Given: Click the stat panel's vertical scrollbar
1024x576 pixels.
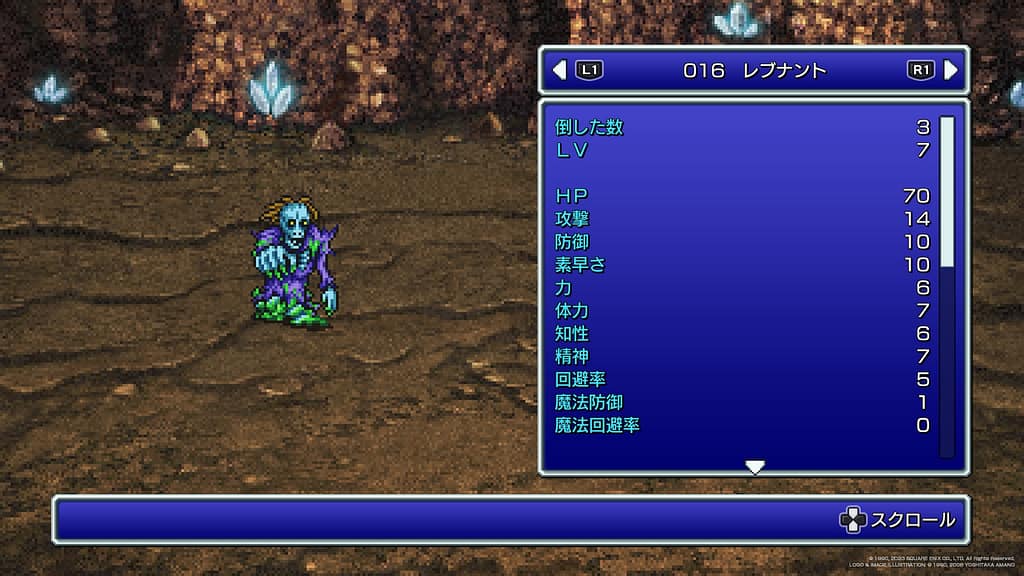Looking at the screenshot, I should [x=946, y=191].
